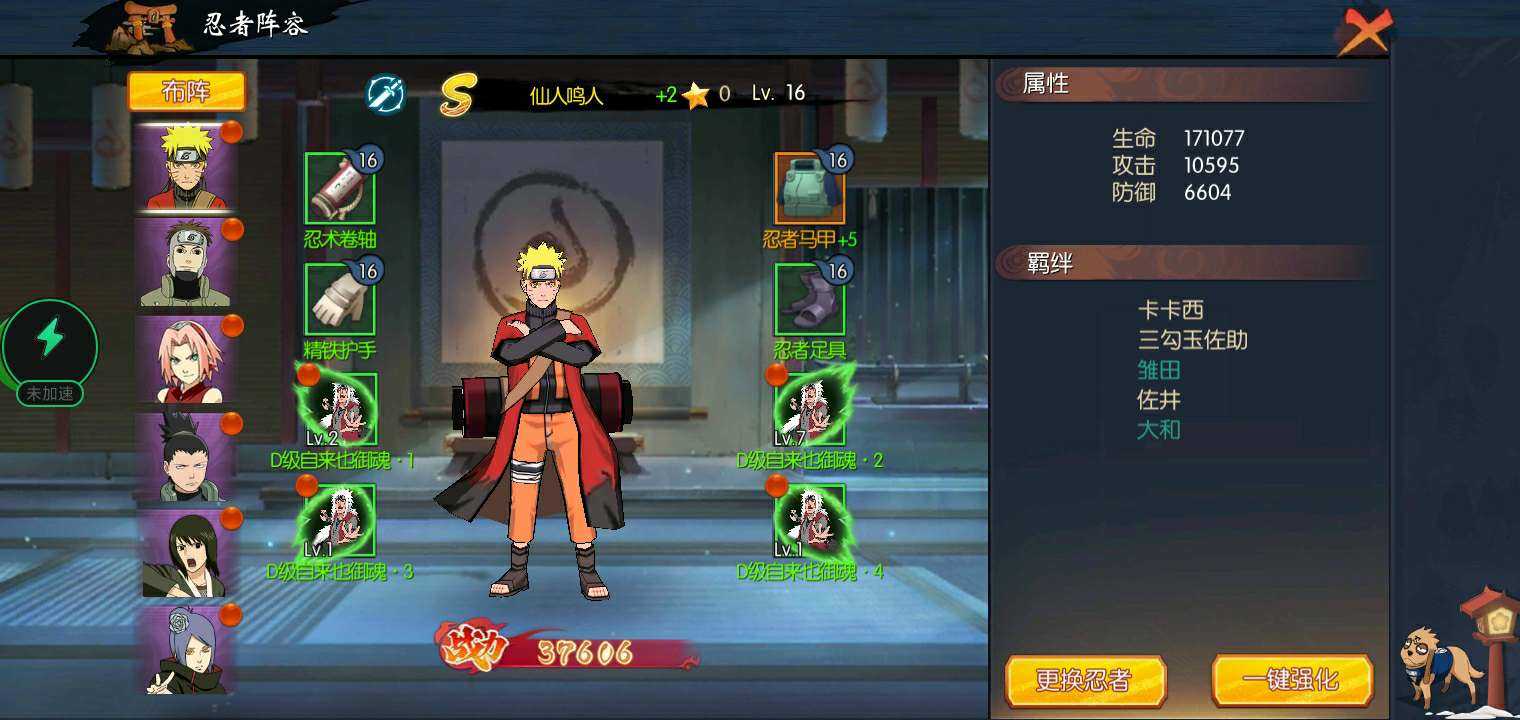Click the blue kunai attribute icon
This screenshot has height=720, width=1520.
click(385, 94)
